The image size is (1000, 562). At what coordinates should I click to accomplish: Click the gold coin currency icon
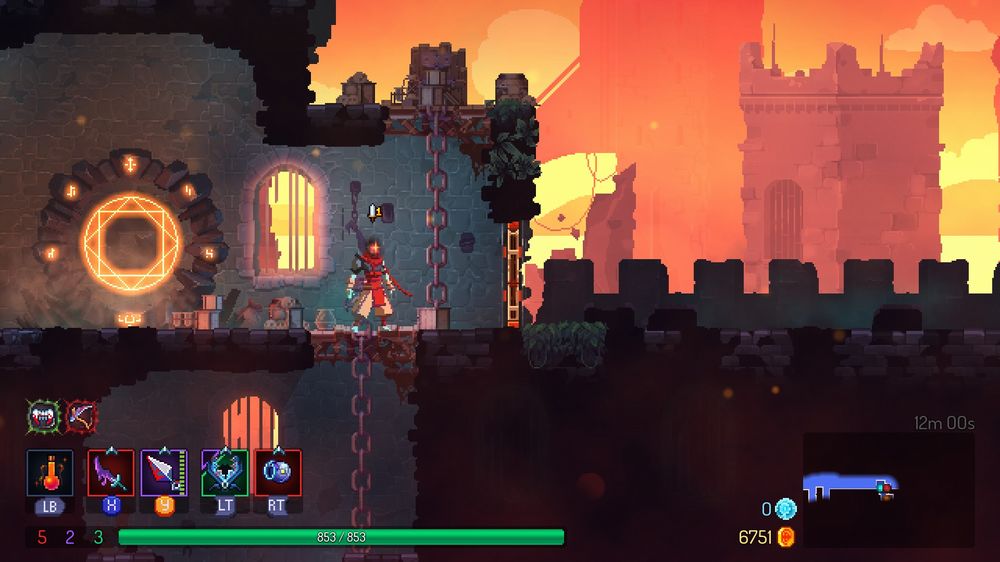pos(786,538)
